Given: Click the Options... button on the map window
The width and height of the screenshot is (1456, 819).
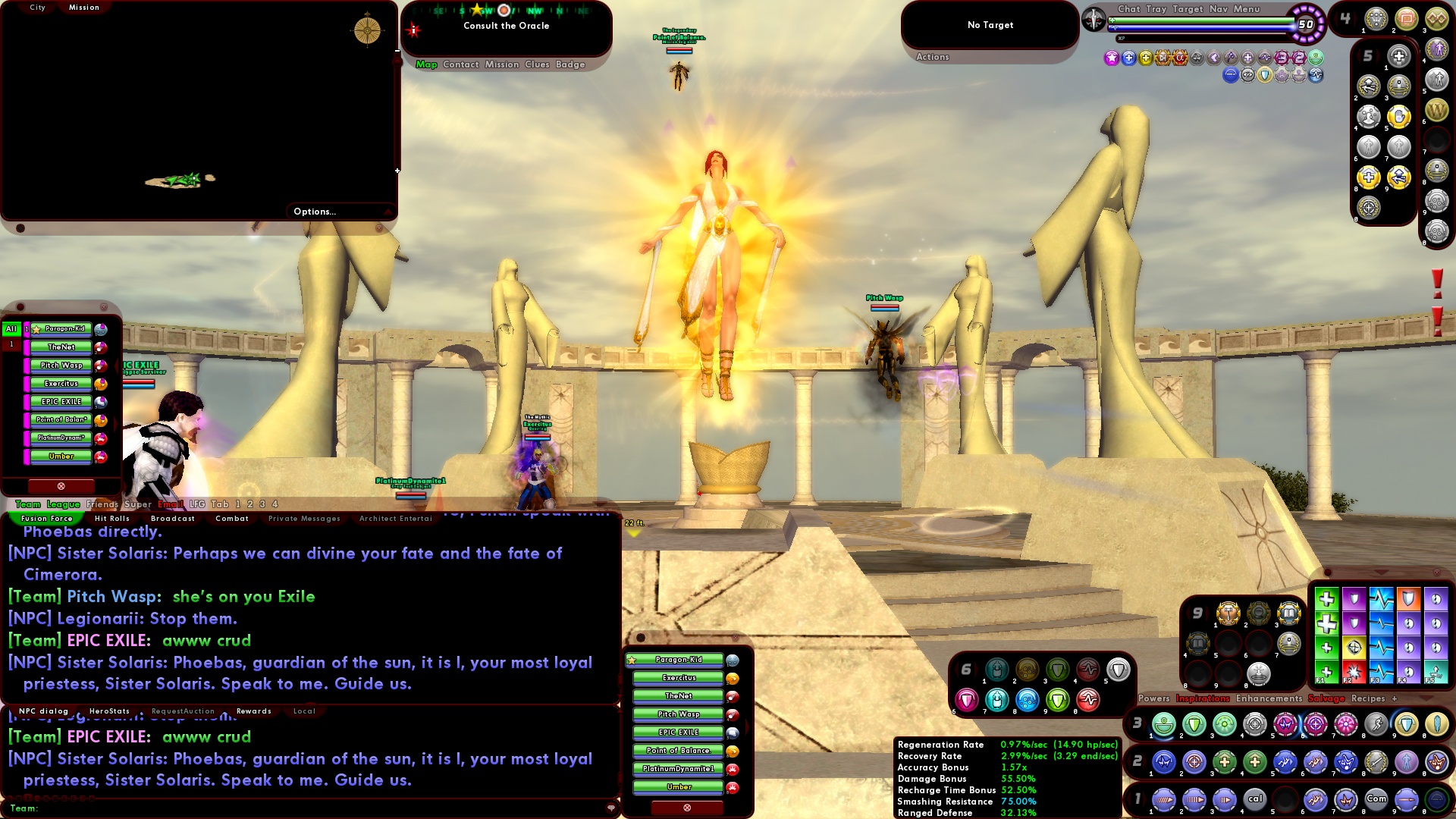Looking at the screenshot, I should pyautogui.click(x=314, y=212).
